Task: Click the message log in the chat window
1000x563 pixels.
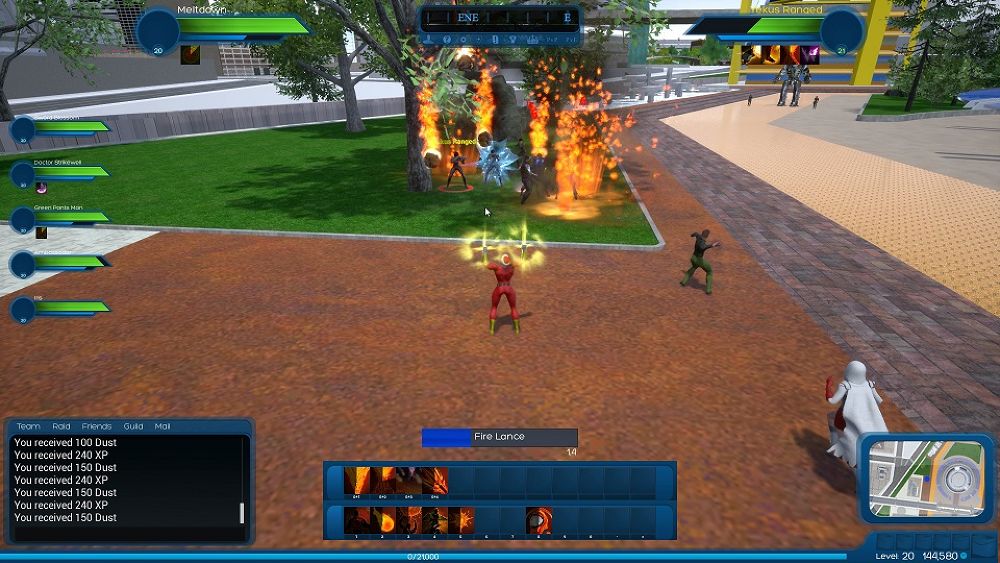Action: pos(120,480)
